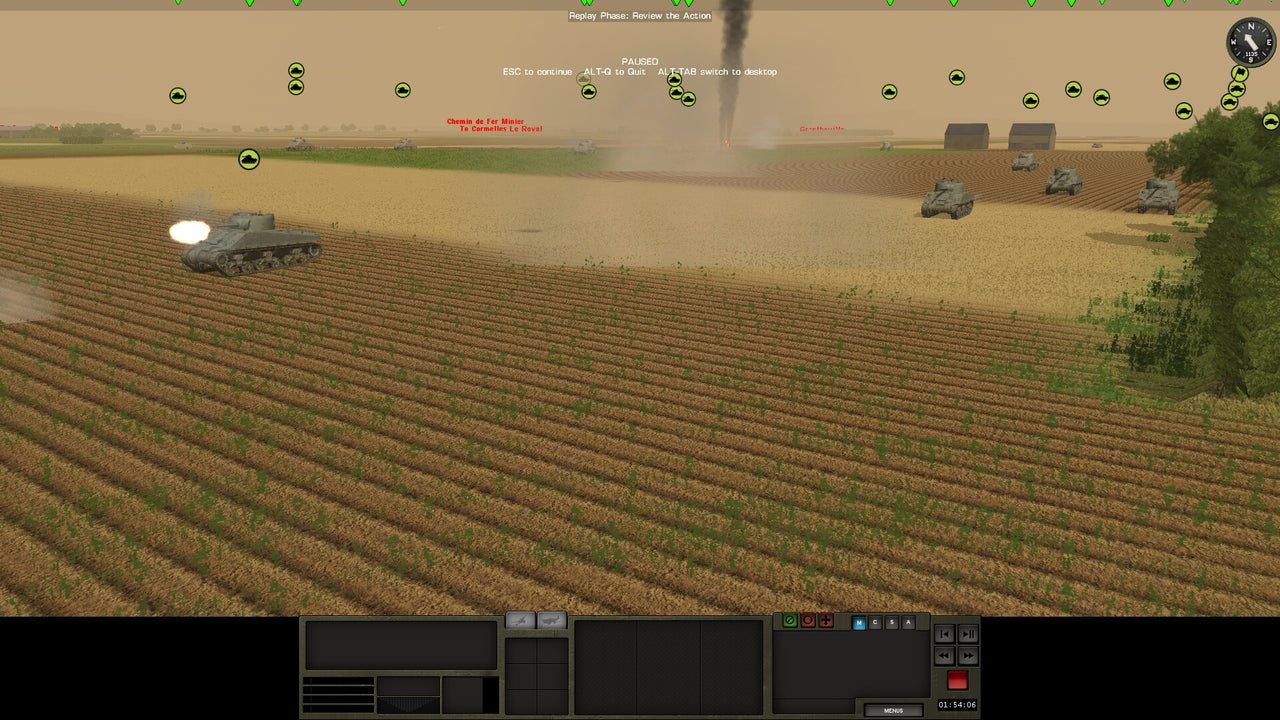Viewport: 1280px width, 720px height.
Task: Select the tank silhouette panel icon
Action: (x=549, y=620)
